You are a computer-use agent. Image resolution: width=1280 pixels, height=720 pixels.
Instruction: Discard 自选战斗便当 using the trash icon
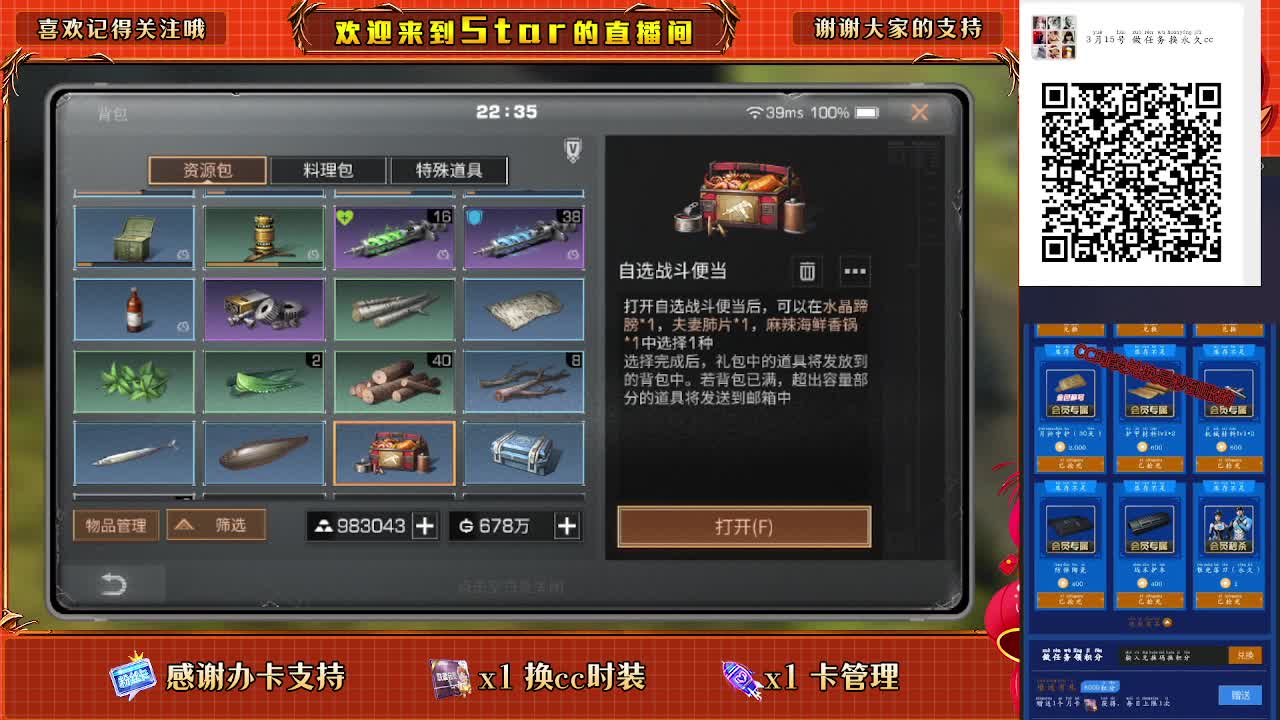(x=807, y=271)
